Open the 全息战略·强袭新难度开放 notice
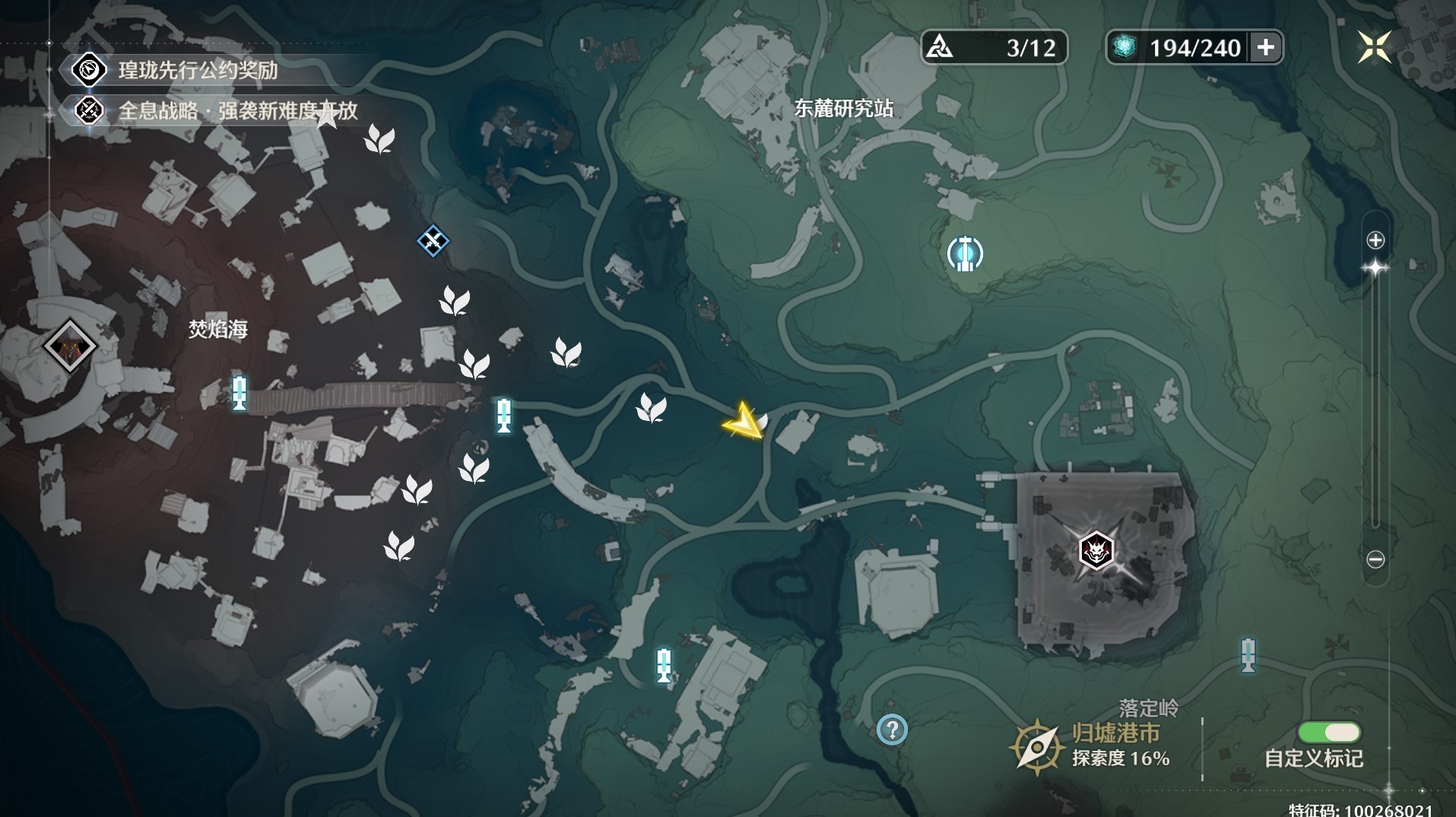Screen dimensions: 1456x817 pos(236,111)
